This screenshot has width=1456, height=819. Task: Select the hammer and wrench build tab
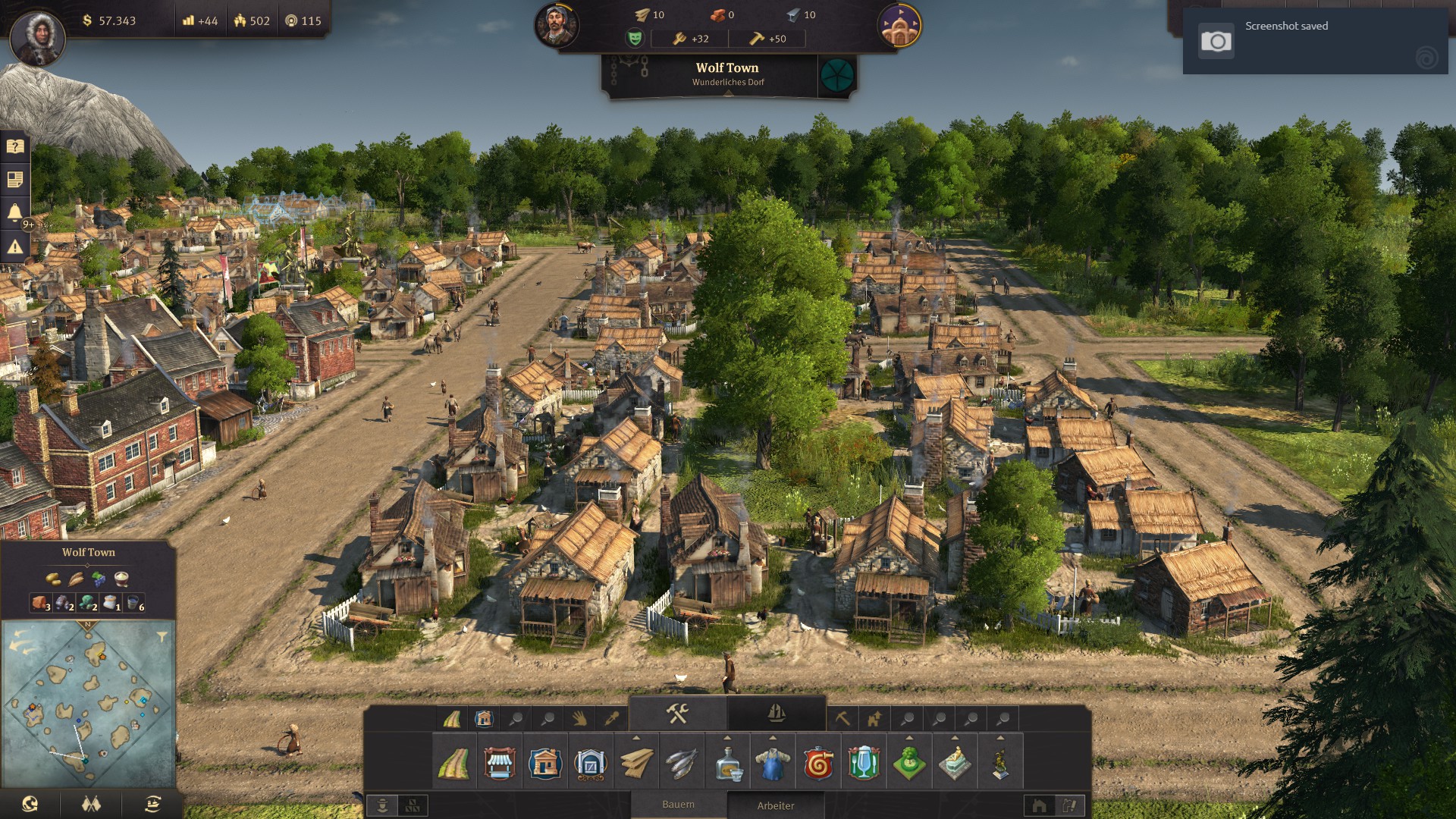677,714
